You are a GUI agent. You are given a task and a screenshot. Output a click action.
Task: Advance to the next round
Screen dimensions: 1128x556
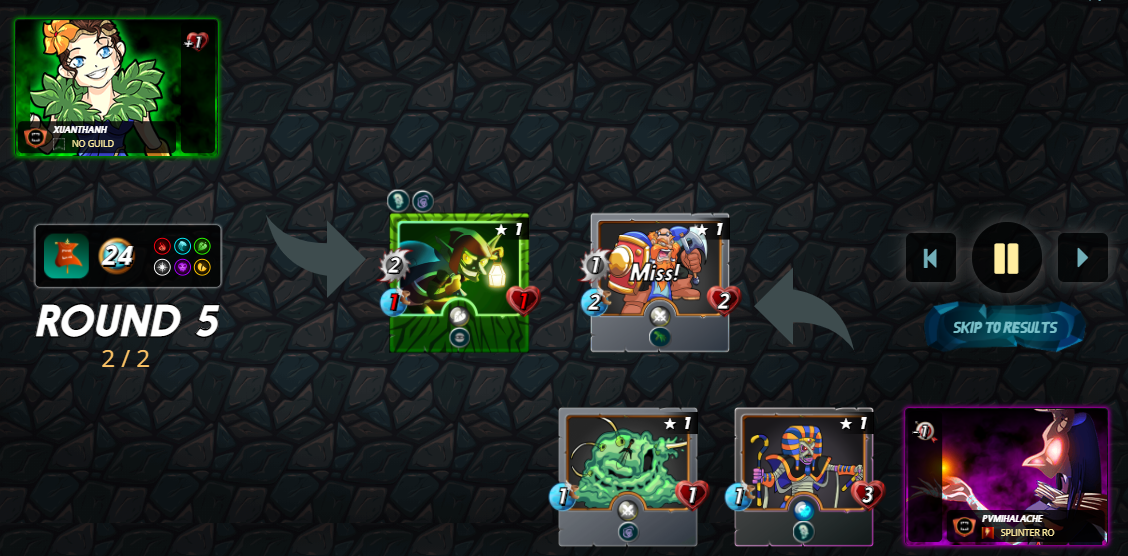pyautogui.click(x=1082, y=258)
